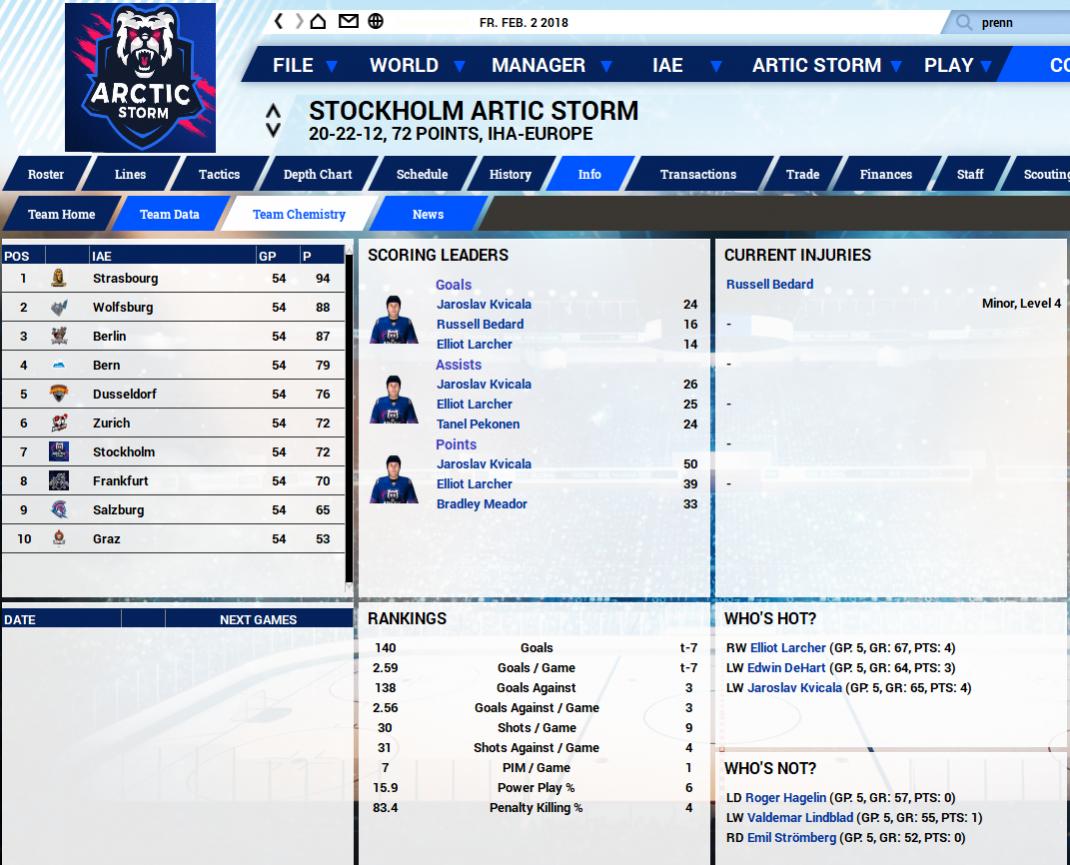Switch to the Tactics tab
Screen dimensions: 1070x865
(x=219, y=174)
